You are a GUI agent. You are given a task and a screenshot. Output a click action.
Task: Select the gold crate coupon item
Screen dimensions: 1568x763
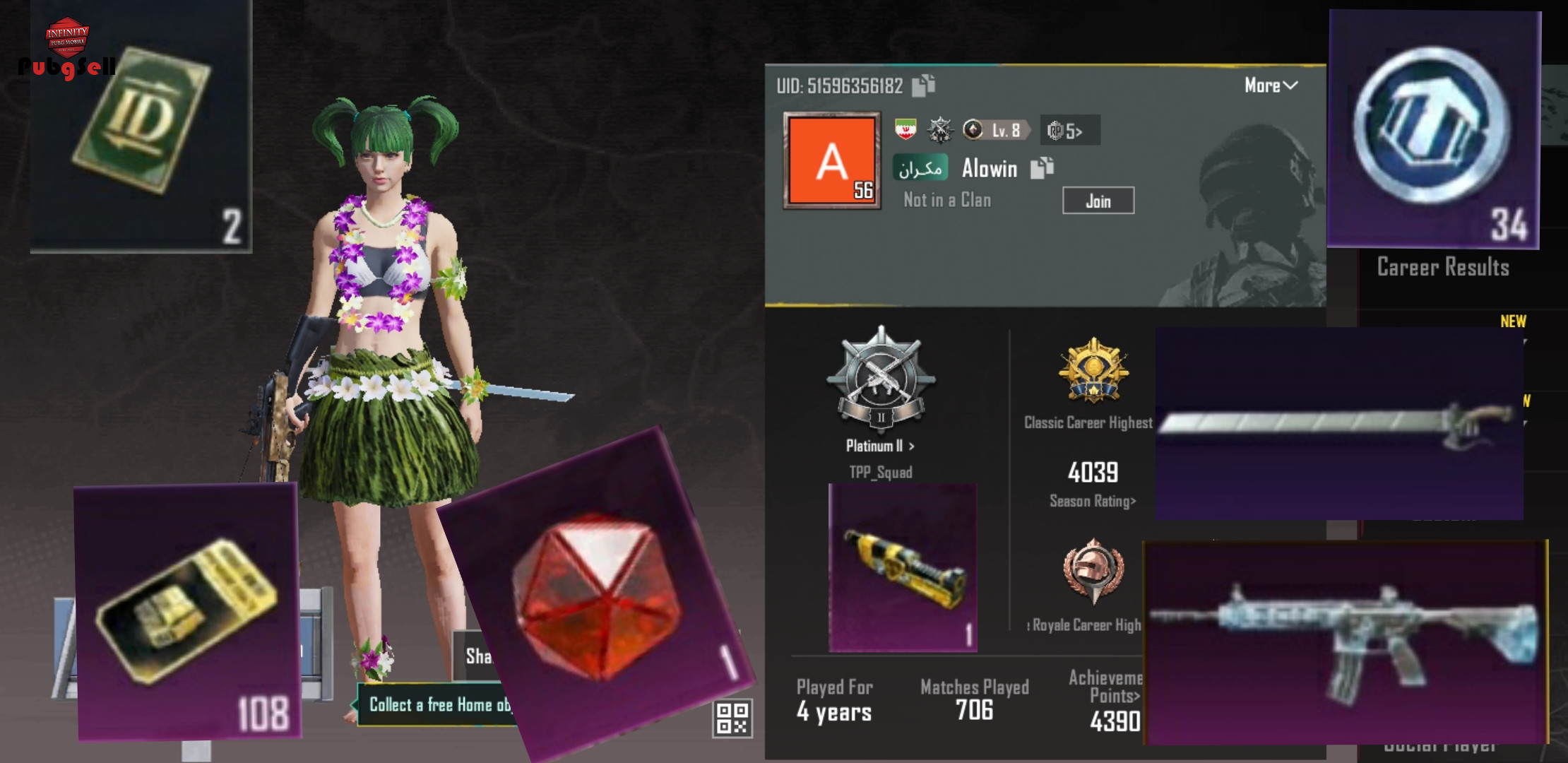click(x=187, y=611)
